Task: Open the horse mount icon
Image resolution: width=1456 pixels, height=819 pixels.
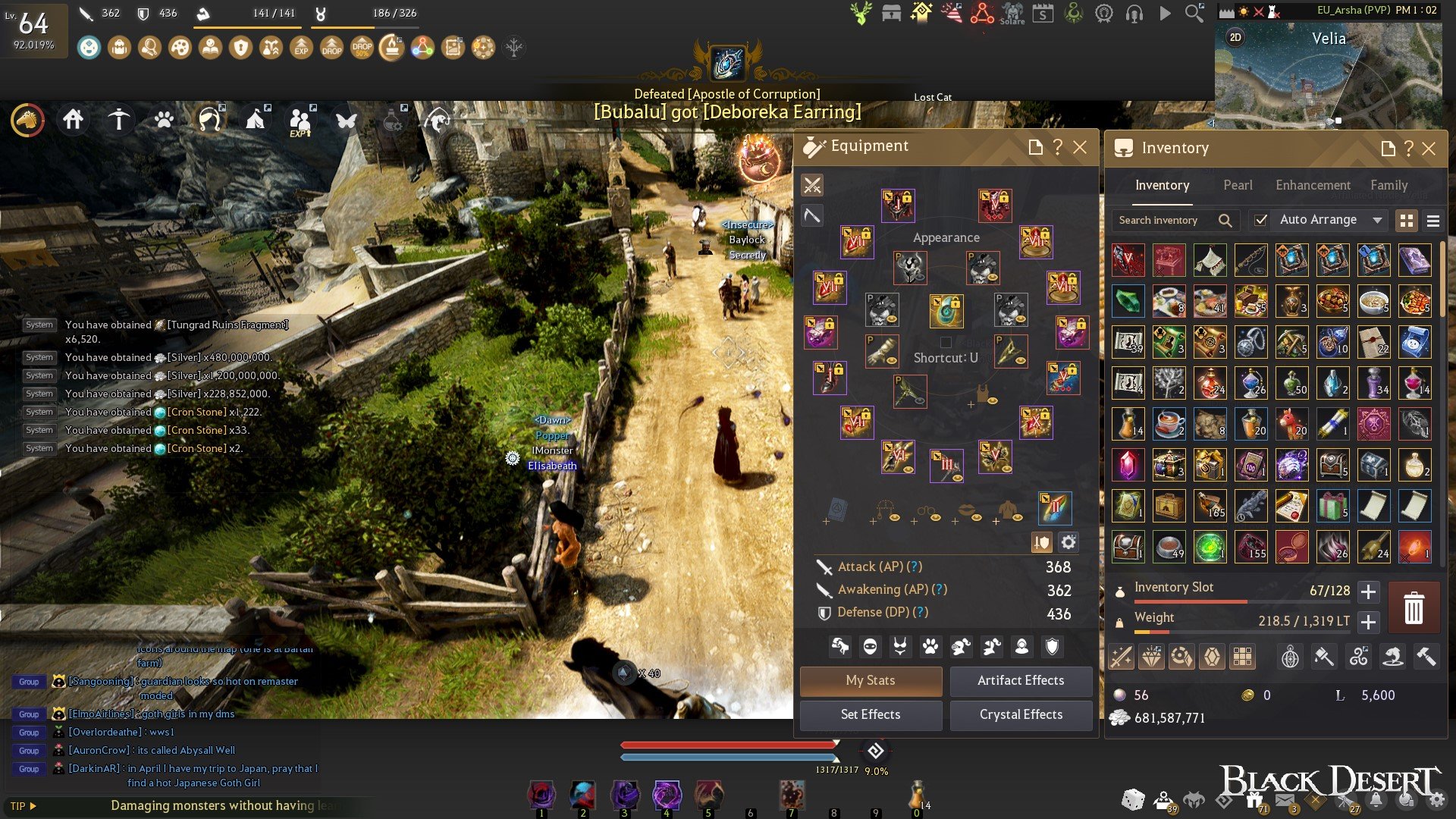Action: coord(27,120)
